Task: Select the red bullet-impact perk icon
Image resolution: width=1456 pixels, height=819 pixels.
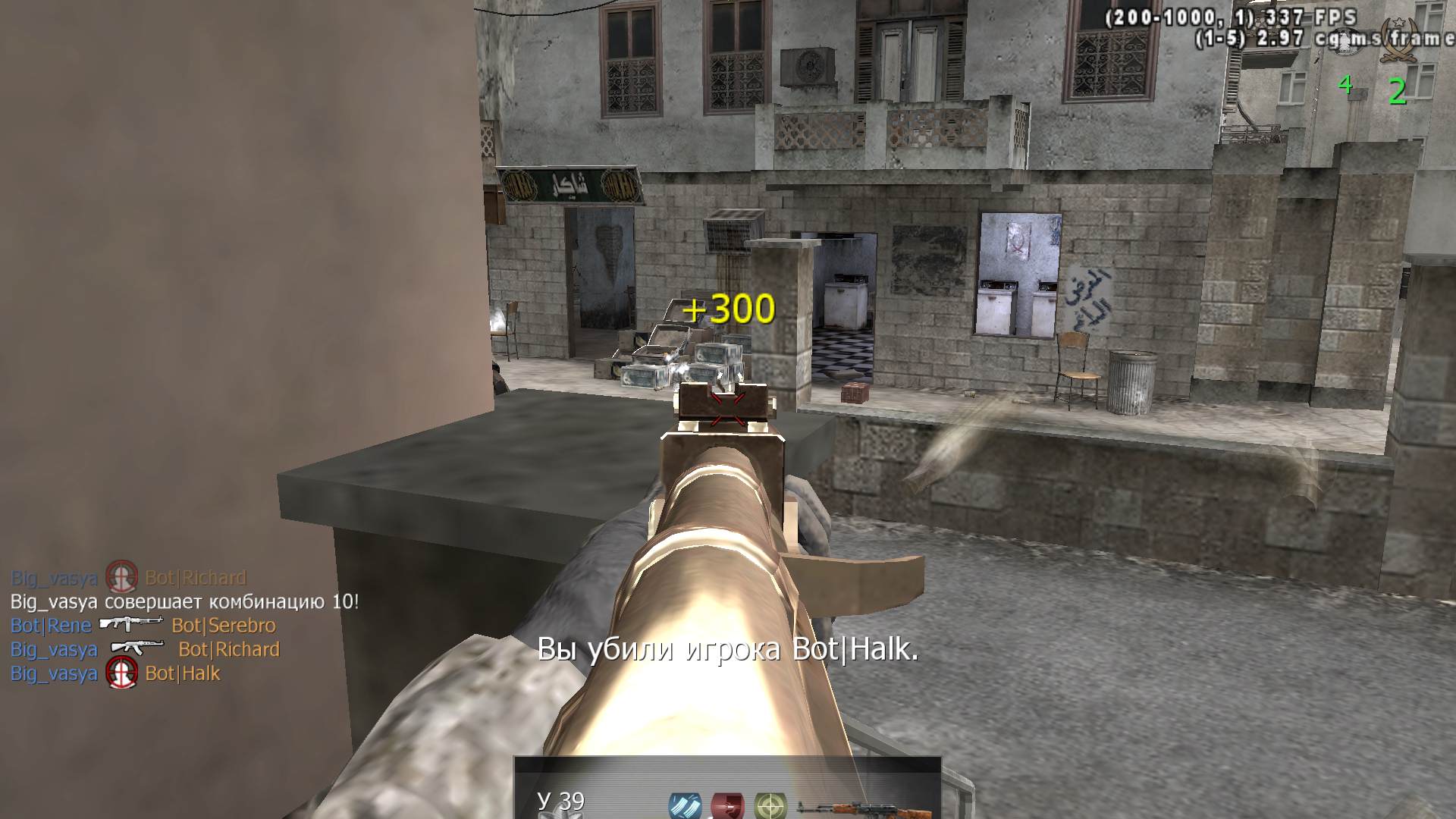Action: point(726,805)
